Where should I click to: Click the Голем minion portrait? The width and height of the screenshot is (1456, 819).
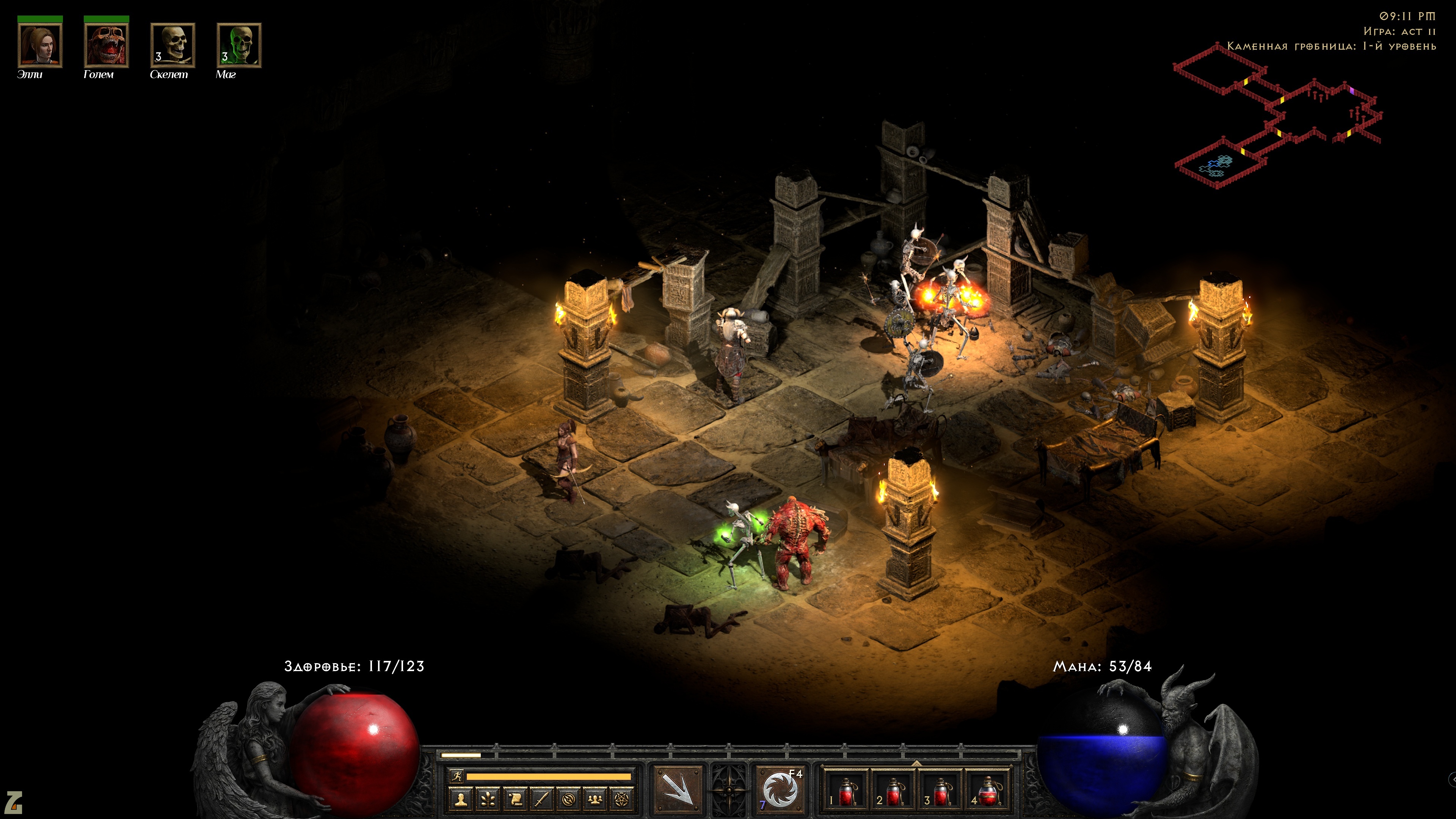pos(106,45)
